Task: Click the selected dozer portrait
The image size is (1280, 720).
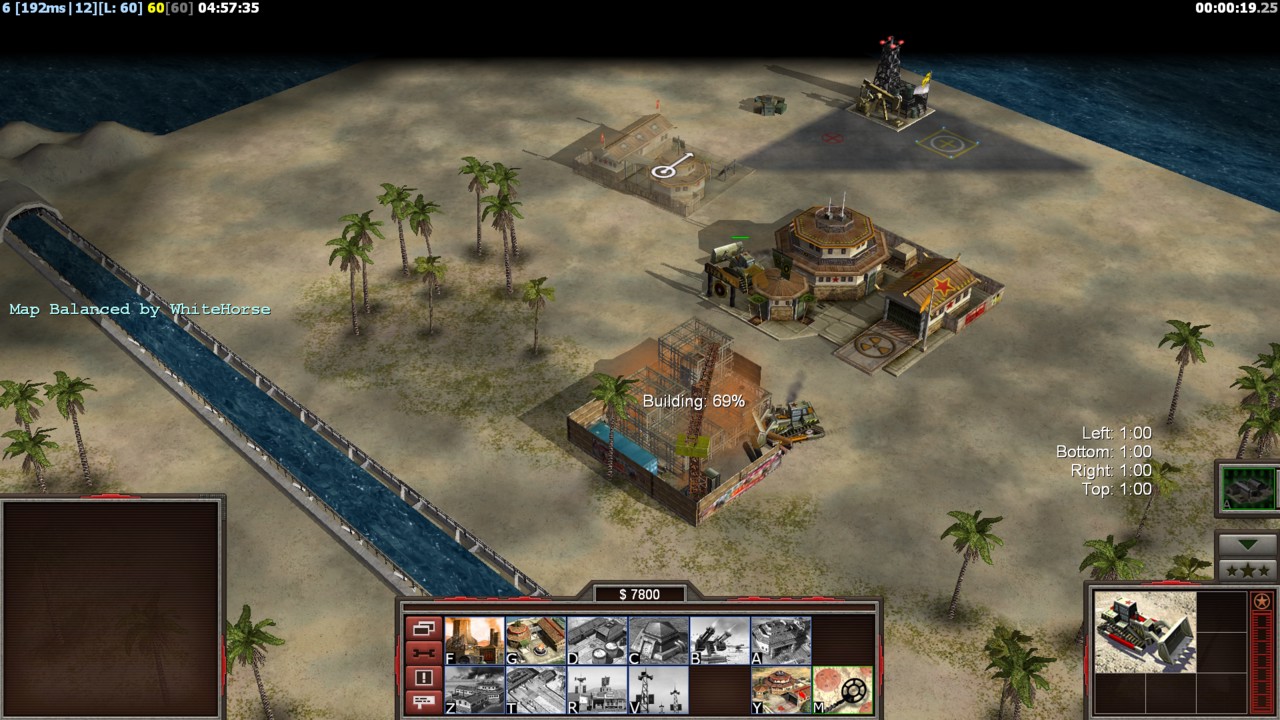Action: (x=1144, y=632)
